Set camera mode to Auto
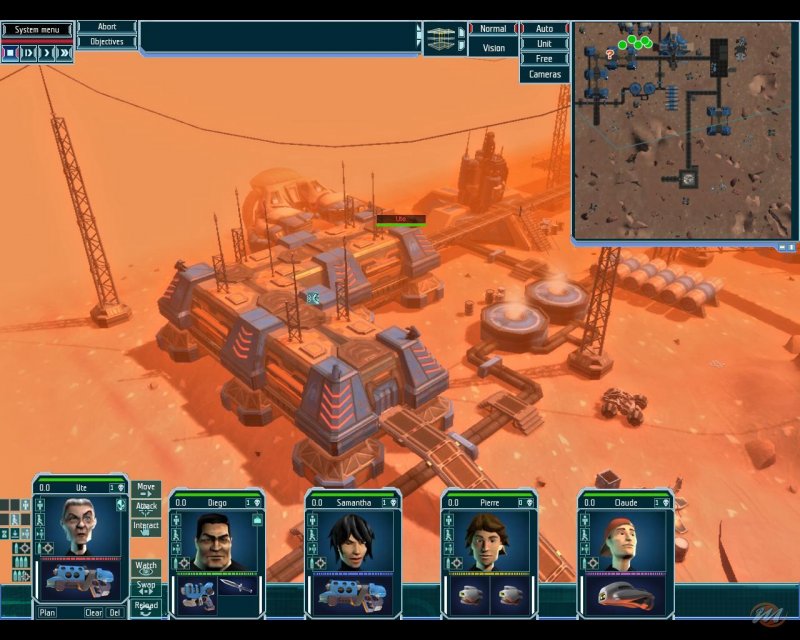 tap(545, 29)
